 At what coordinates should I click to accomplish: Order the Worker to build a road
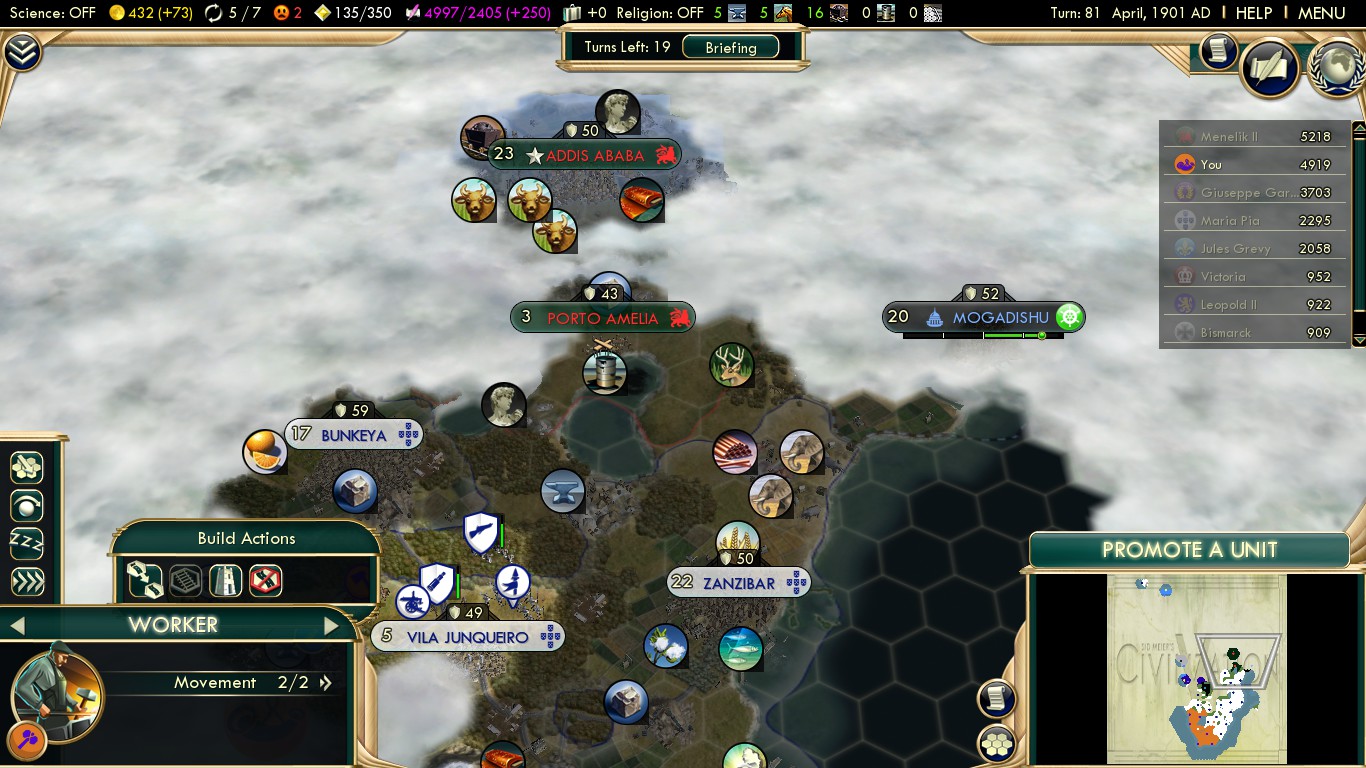[226, 580]
